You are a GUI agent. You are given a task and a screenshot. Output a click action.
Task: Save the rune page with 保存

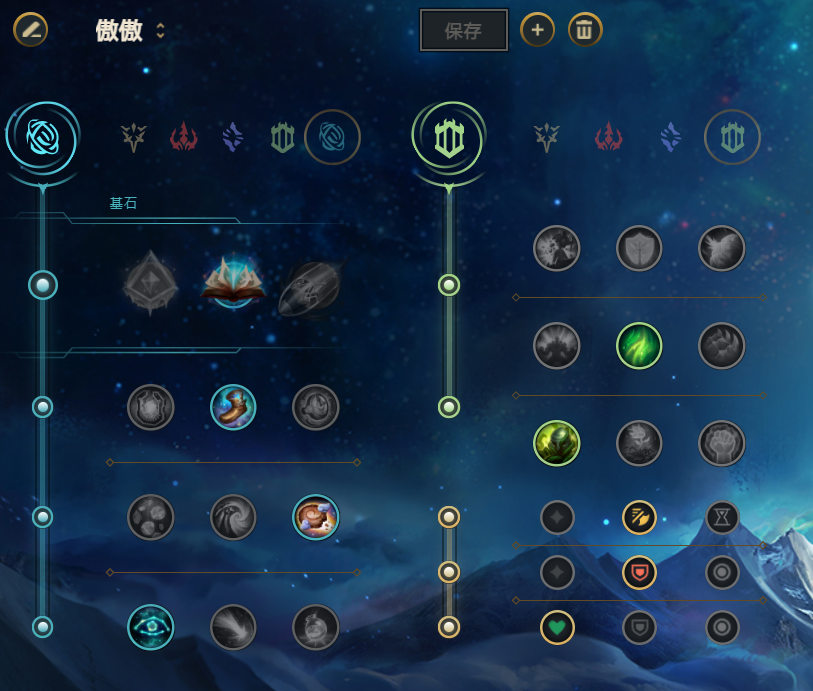pos(463,31)
